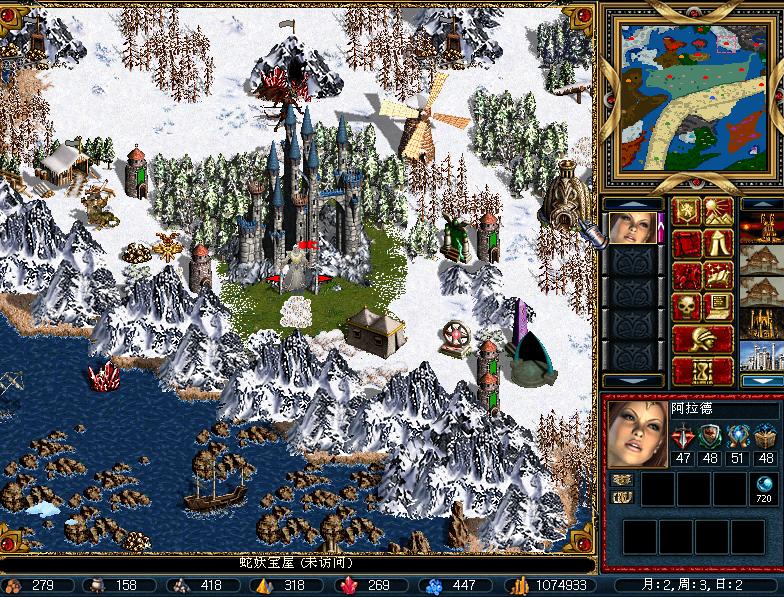The image size is (784, 597).
Task: Activate the horse move hero button
Action: (x=687, y=274)
